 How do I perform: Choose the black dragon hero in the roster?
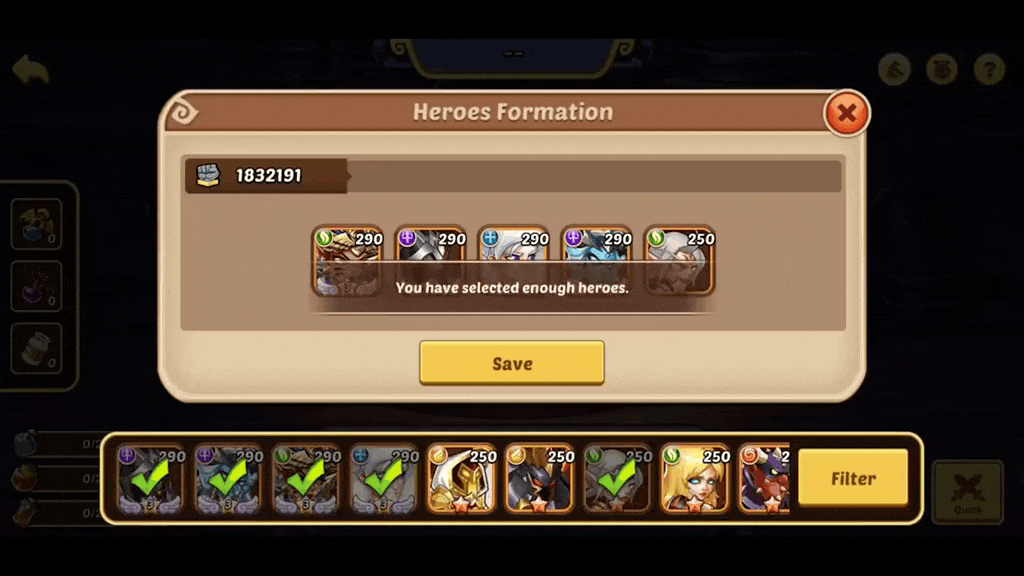click(x=539, y=479)
